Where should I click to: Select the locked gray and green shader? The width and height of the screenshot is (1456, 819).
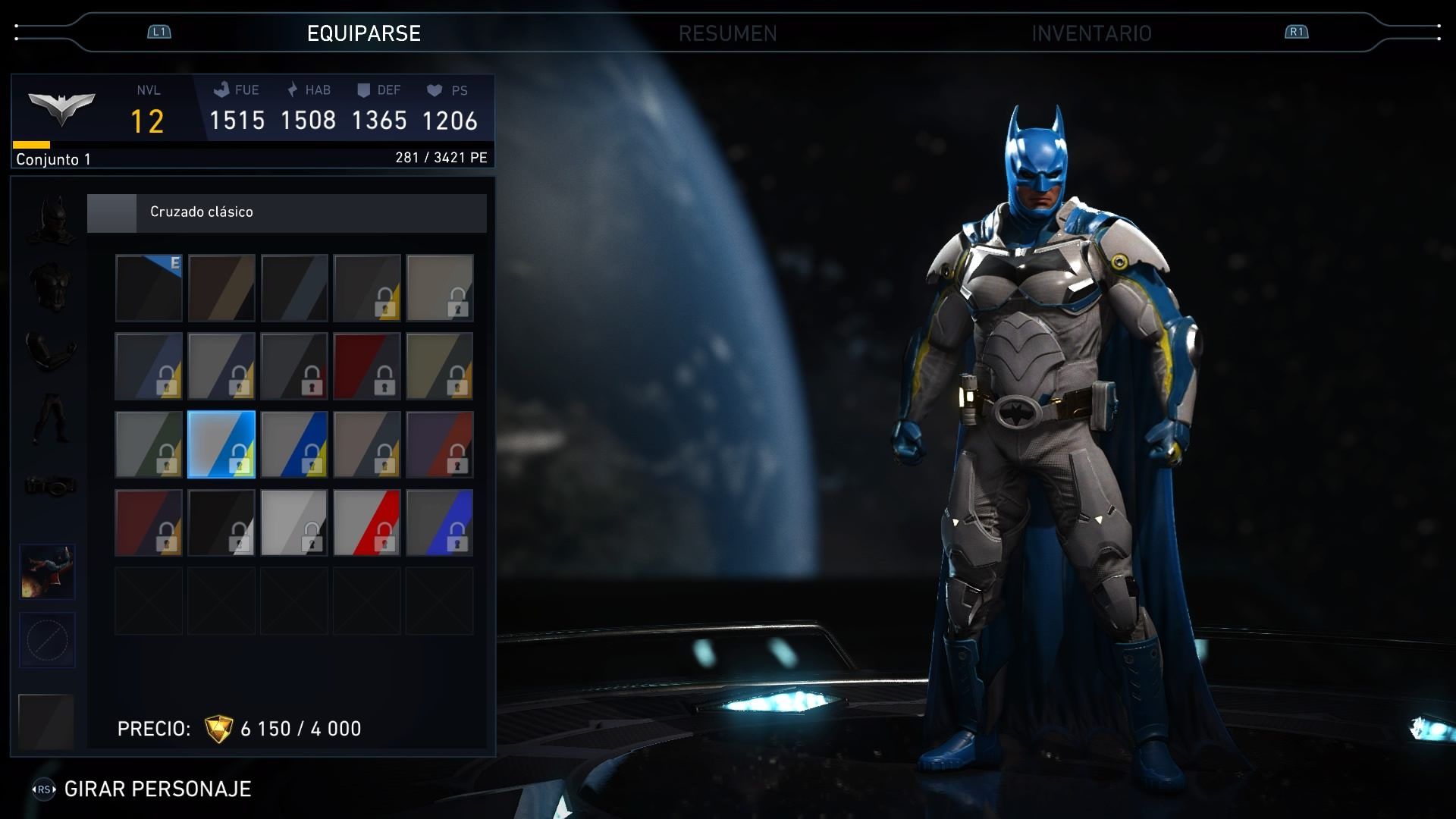(x=149, y=444)
